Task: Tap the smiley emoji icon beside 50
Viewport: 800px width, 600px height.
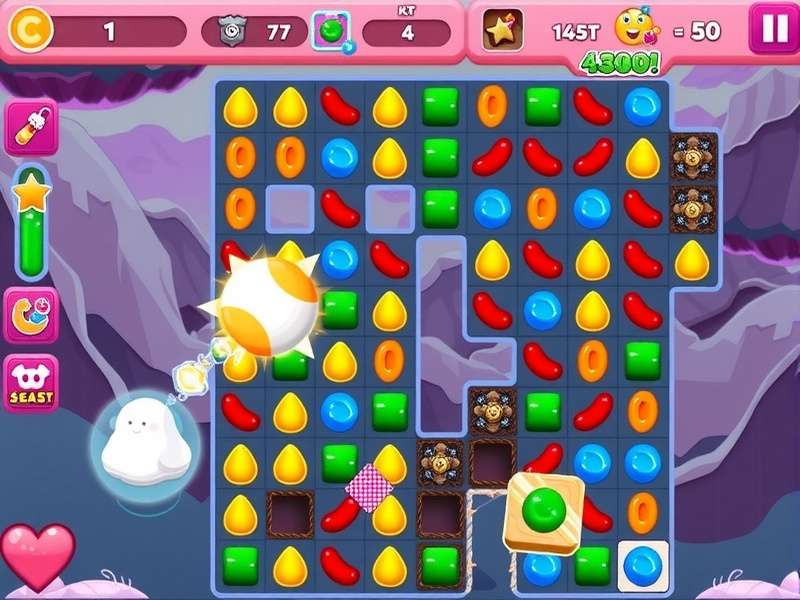Action: (636, 29)
